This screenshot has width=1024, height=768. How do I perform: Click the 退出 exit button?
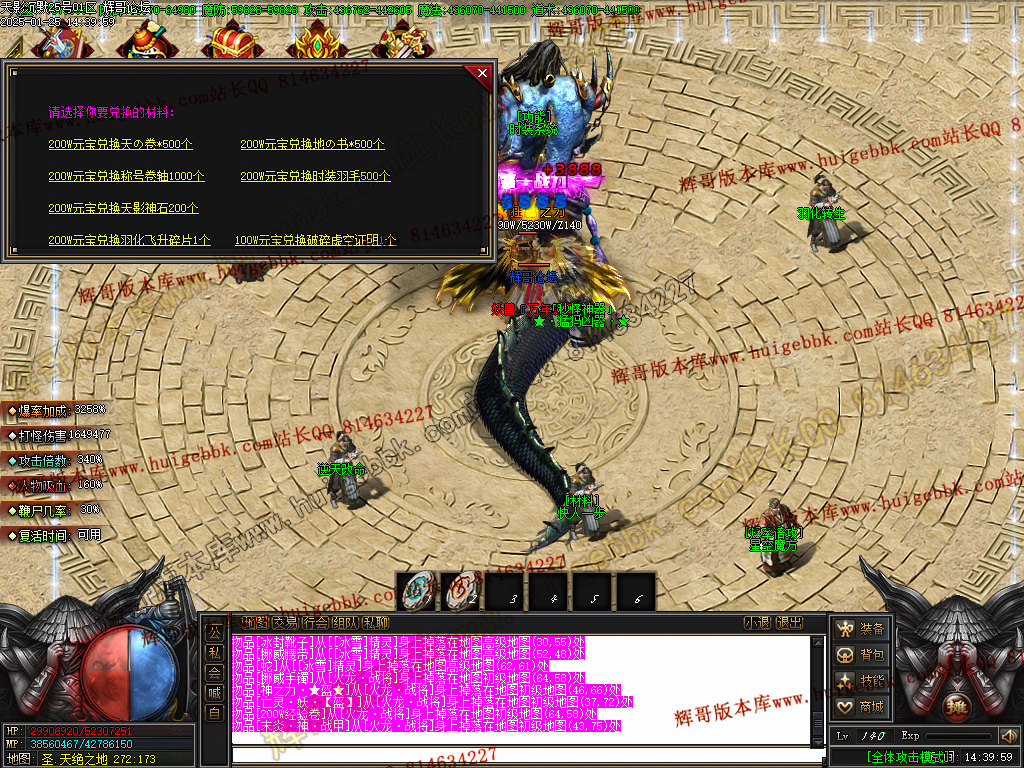(x=789, y=623)
